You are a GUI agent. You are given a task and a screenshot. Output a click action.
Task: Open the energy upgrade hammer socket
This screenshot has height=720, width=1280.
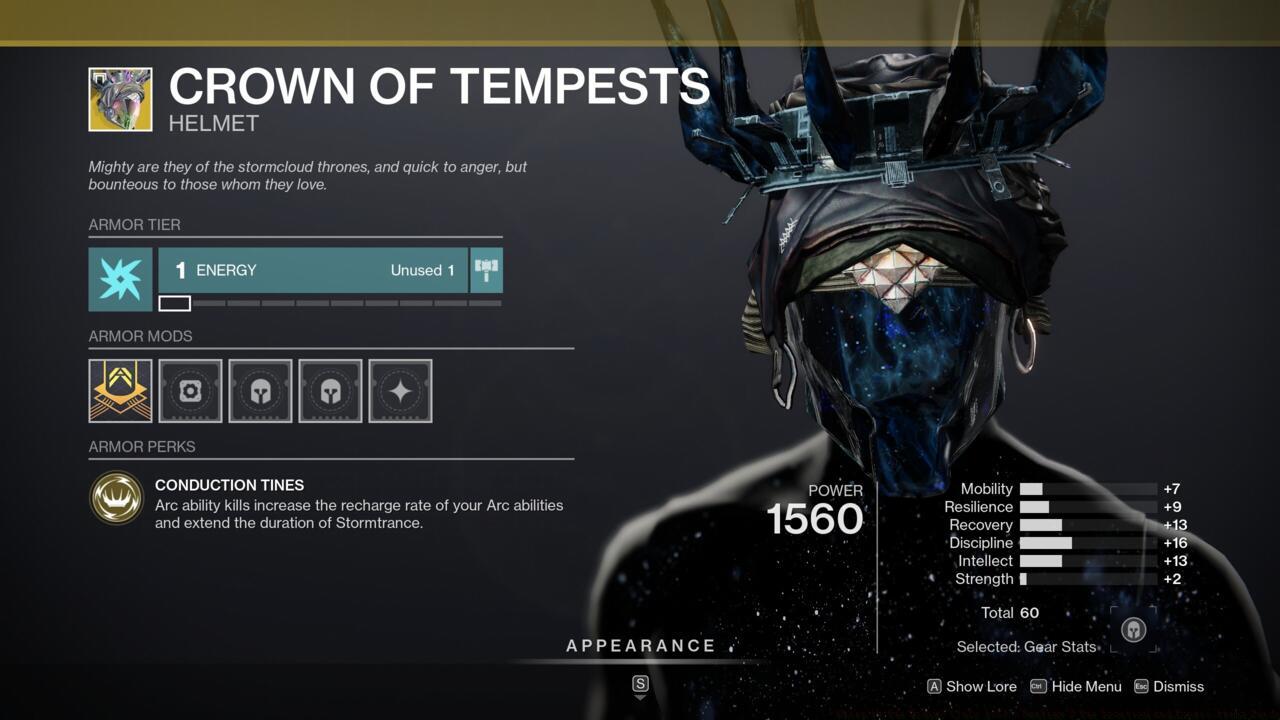485,270
